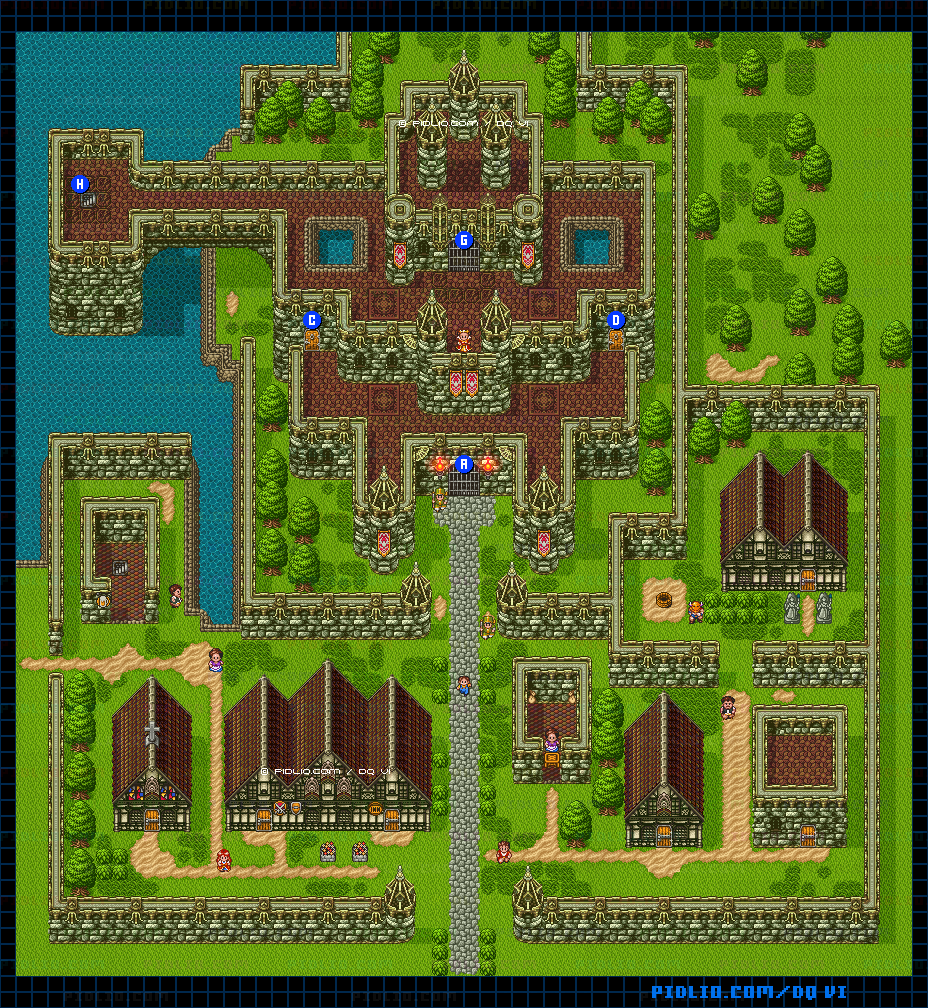
Task: Select marker G at the inner gate
Action: pyautogui.click(x=463, y=240)
